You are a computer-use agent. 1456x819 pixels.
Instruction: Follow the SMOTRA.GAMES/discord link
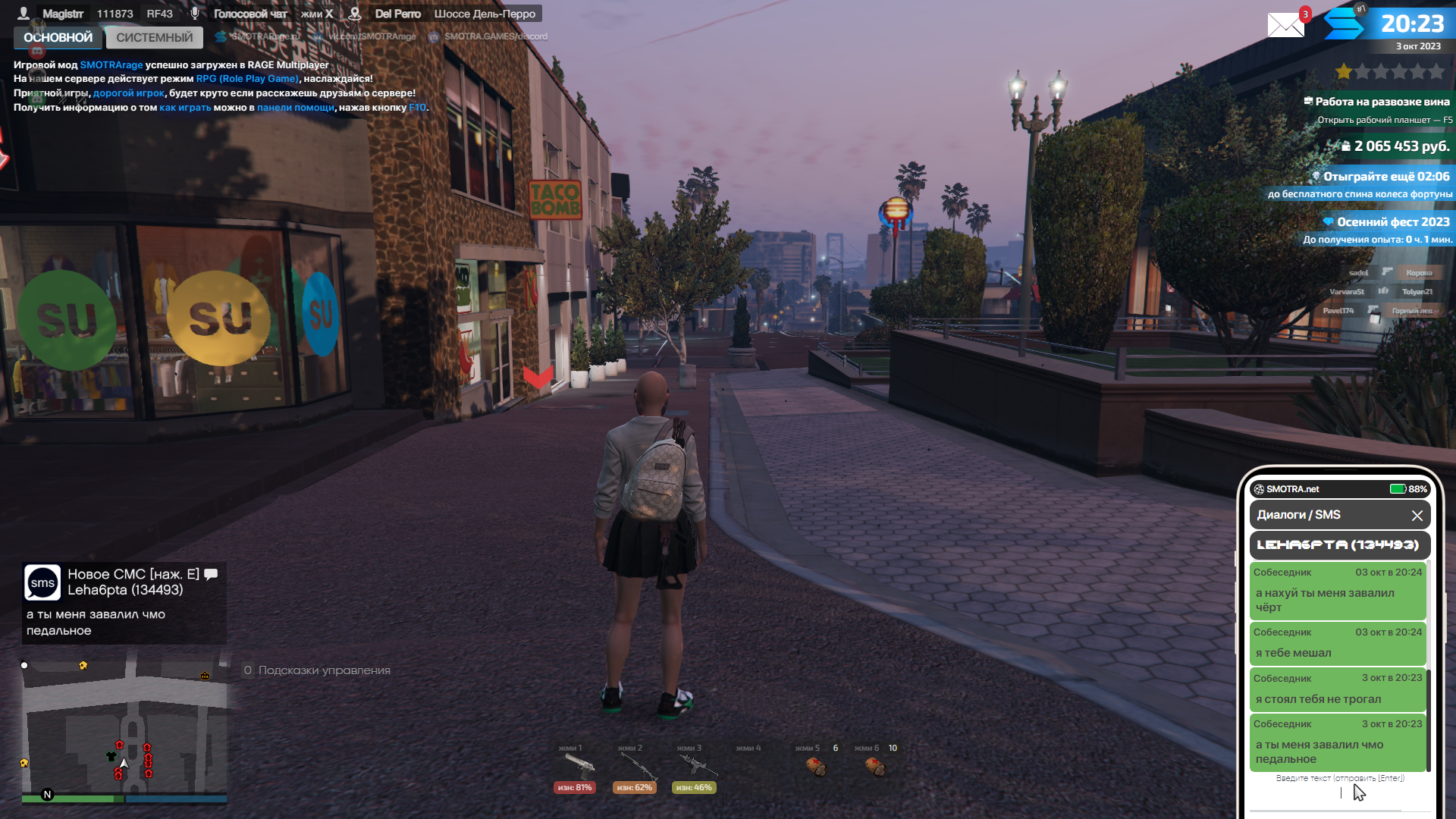tap(495, 36)
